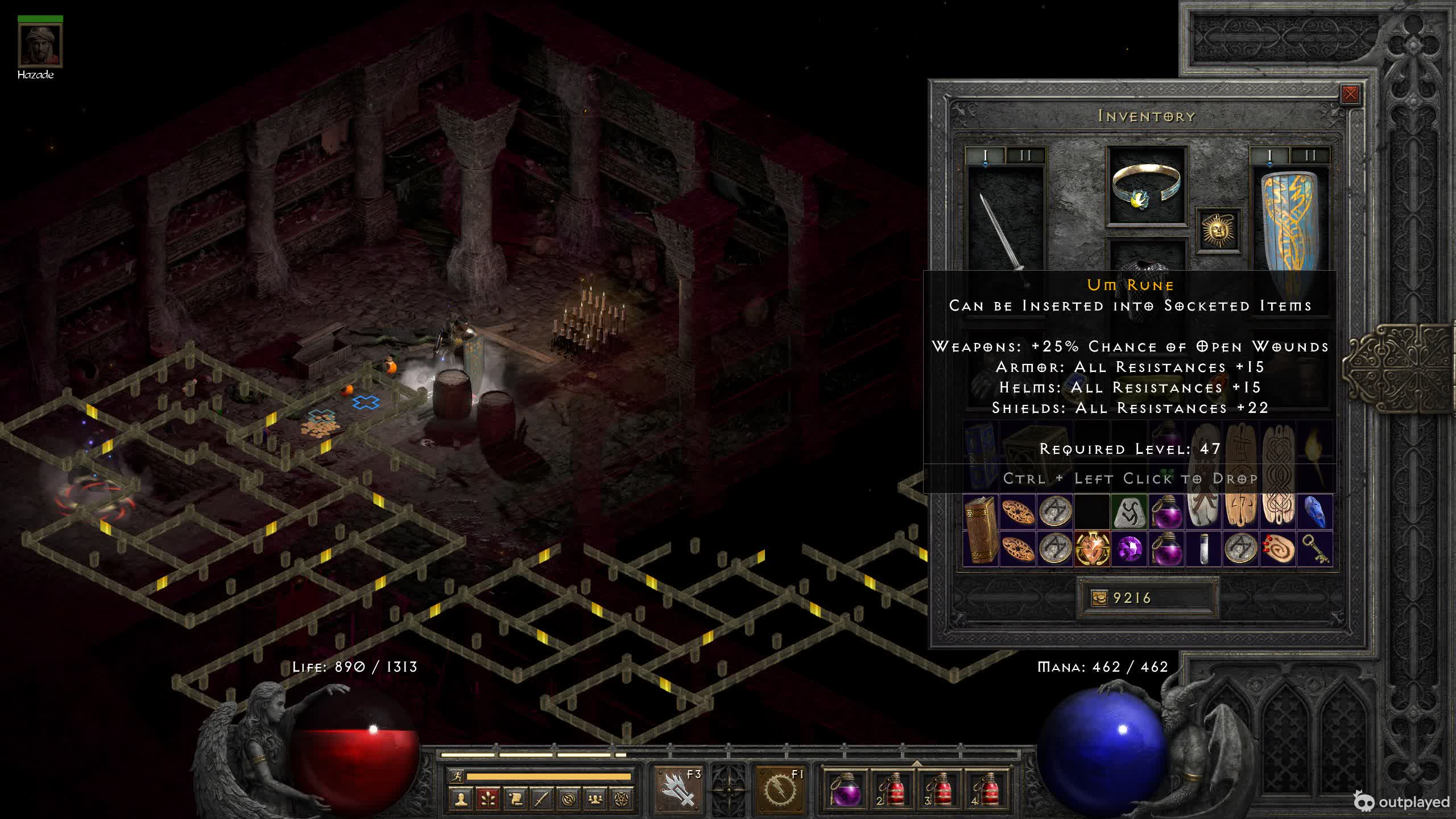Open the right-click lightning skill selector marked F1
This screenshot has height=819, width=1456.
click(x=779, y=789)
